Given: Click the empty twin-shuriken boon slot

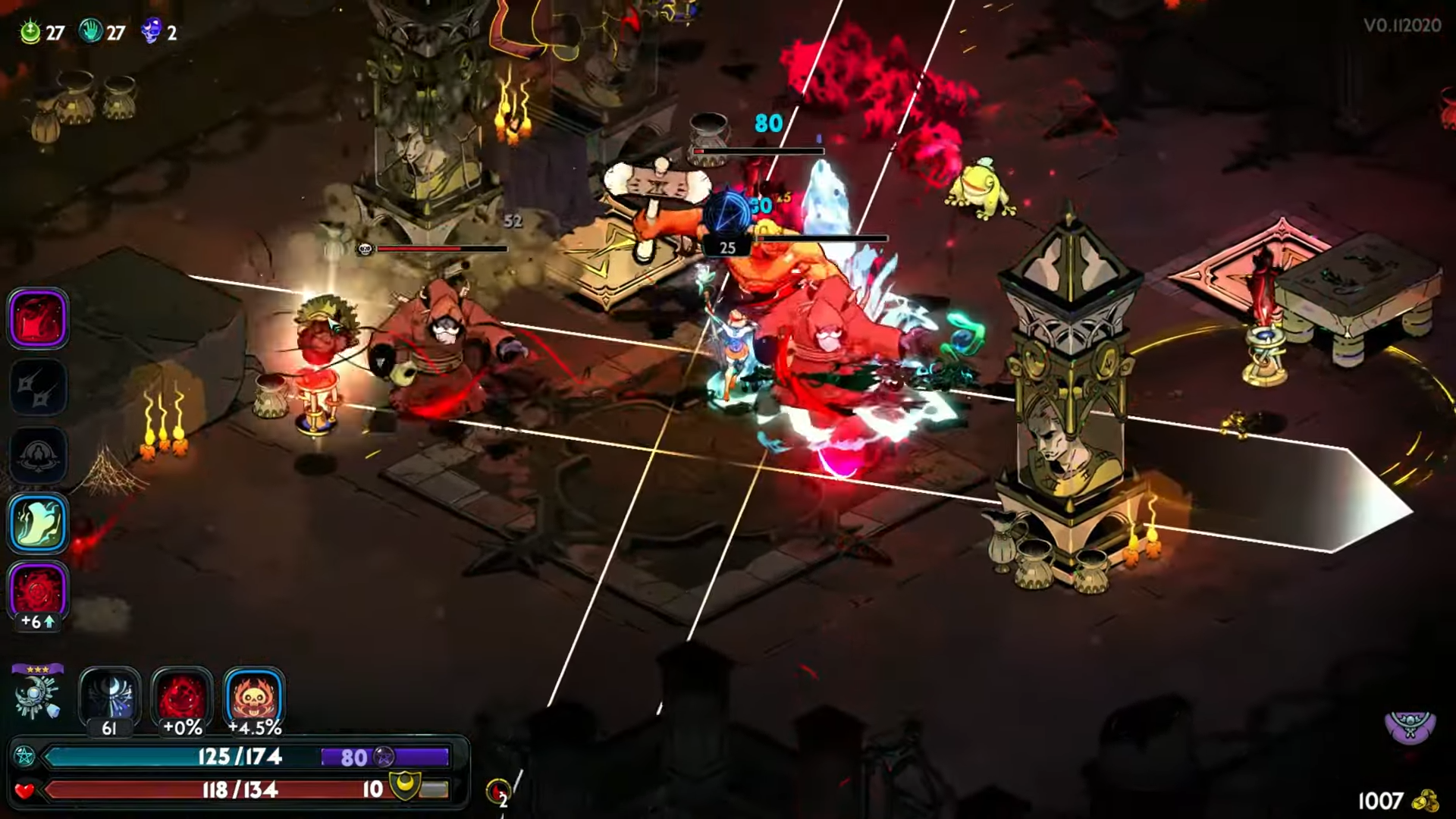Looking at the screenshot, I should coord(38,387).
